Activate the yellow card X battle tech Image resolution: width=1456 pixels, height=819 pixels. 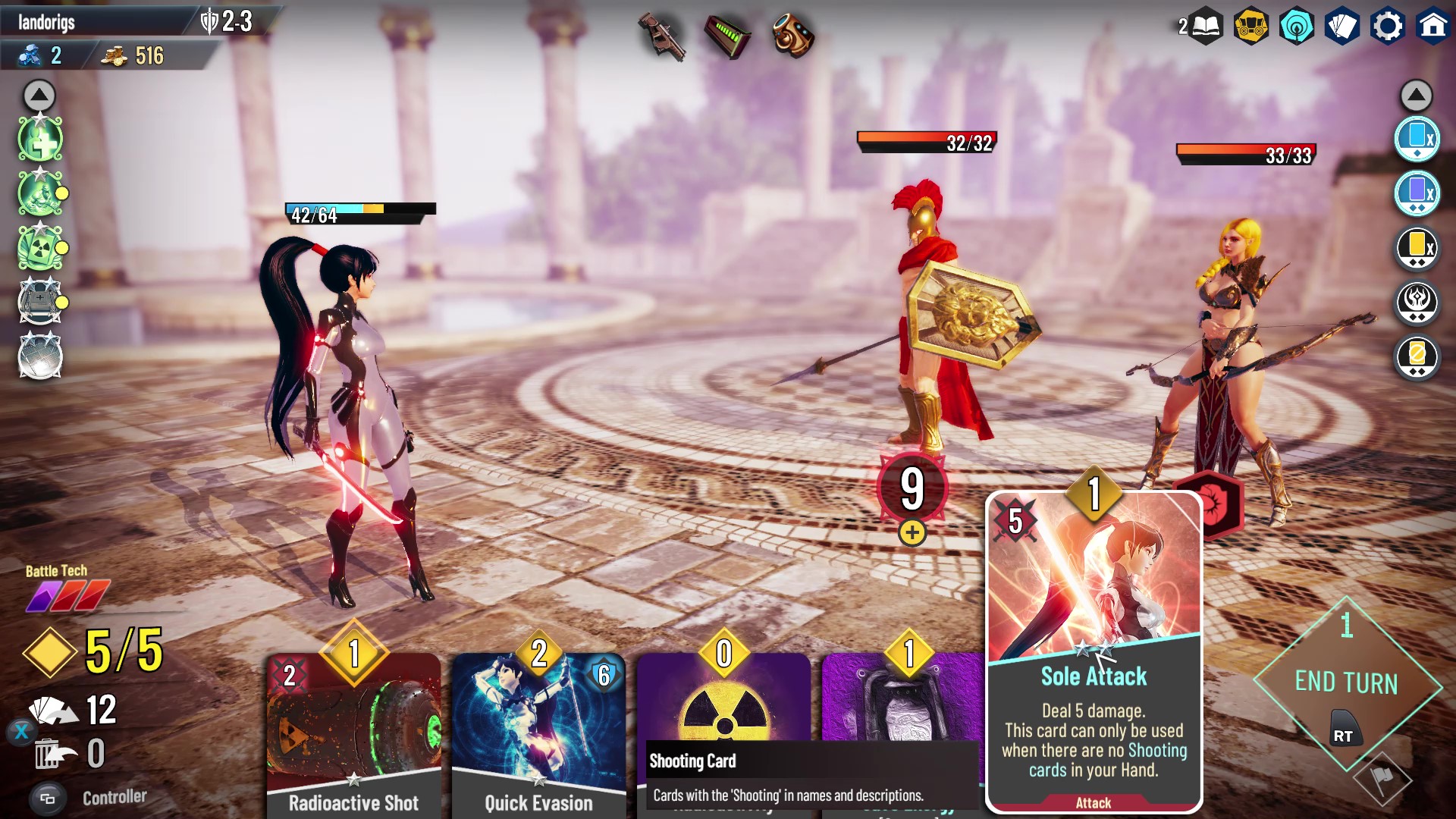coord(1417,247)
